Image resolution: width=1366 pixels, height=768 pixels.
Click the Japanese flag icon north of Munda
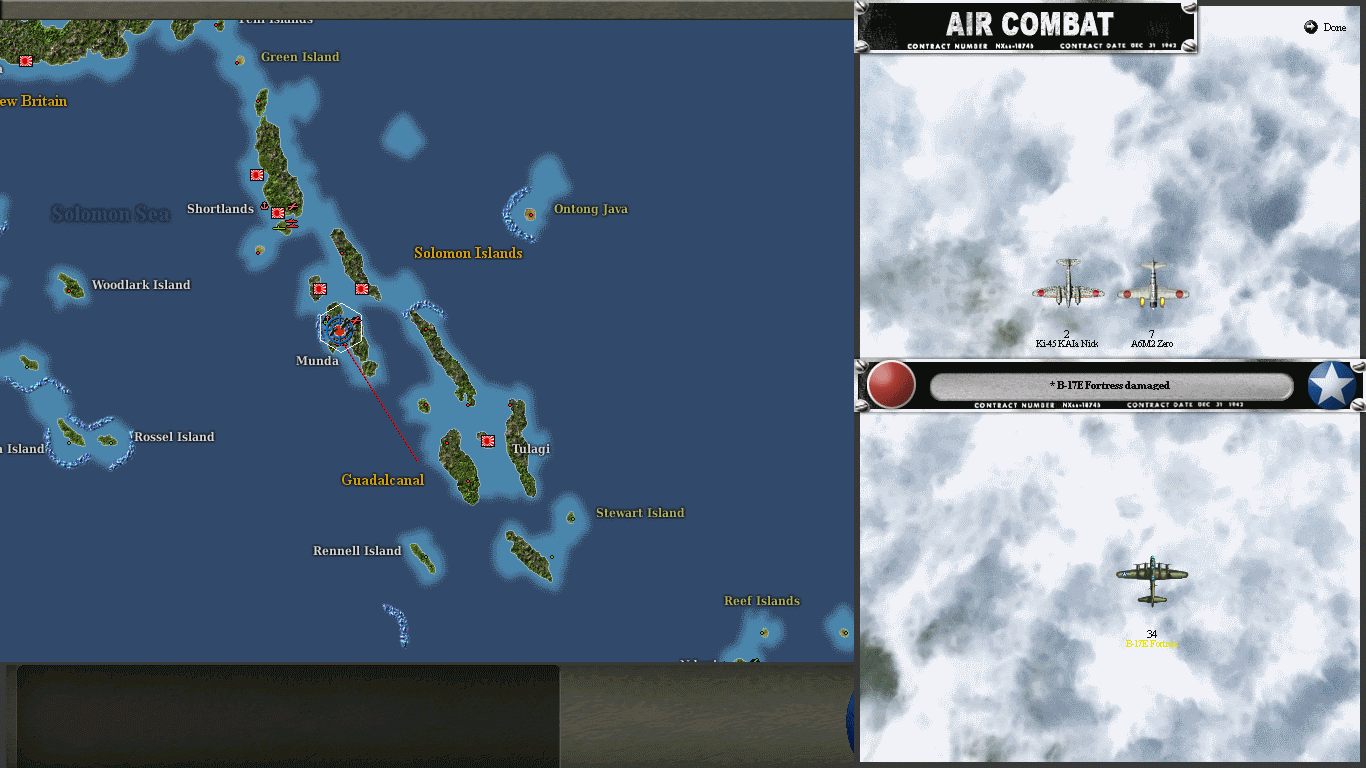click(x=320, y=289)
